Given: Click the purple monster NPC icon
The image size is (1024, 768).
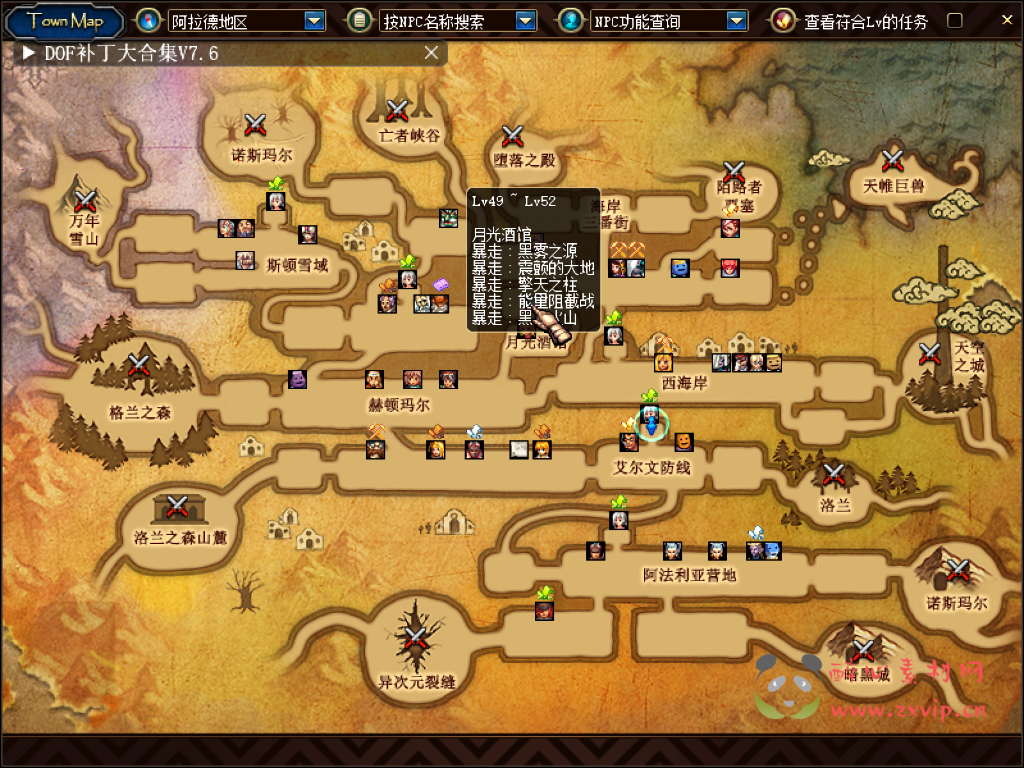Looking at the screenshot, I should point(298,379).
